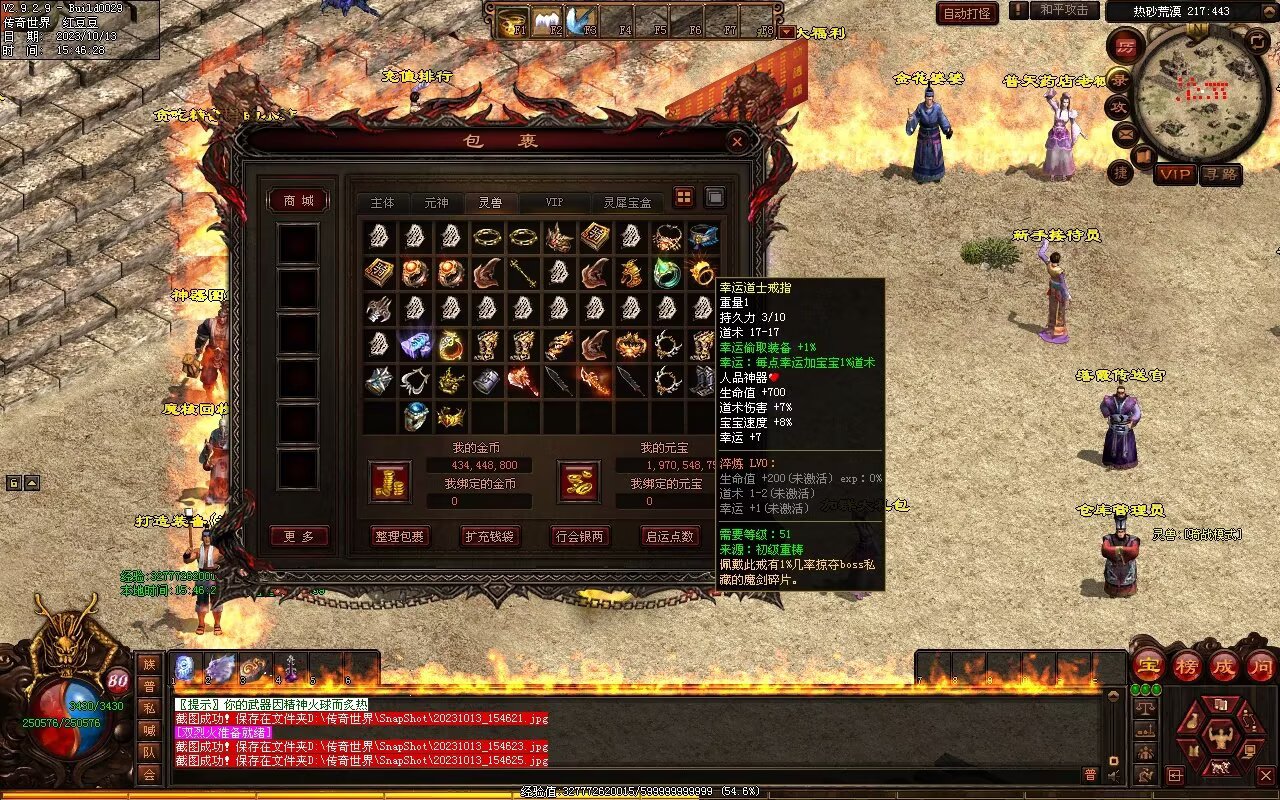Open the character panel with the muscular figure icon
The image size is (1280, 800).
click(1220, 738)
